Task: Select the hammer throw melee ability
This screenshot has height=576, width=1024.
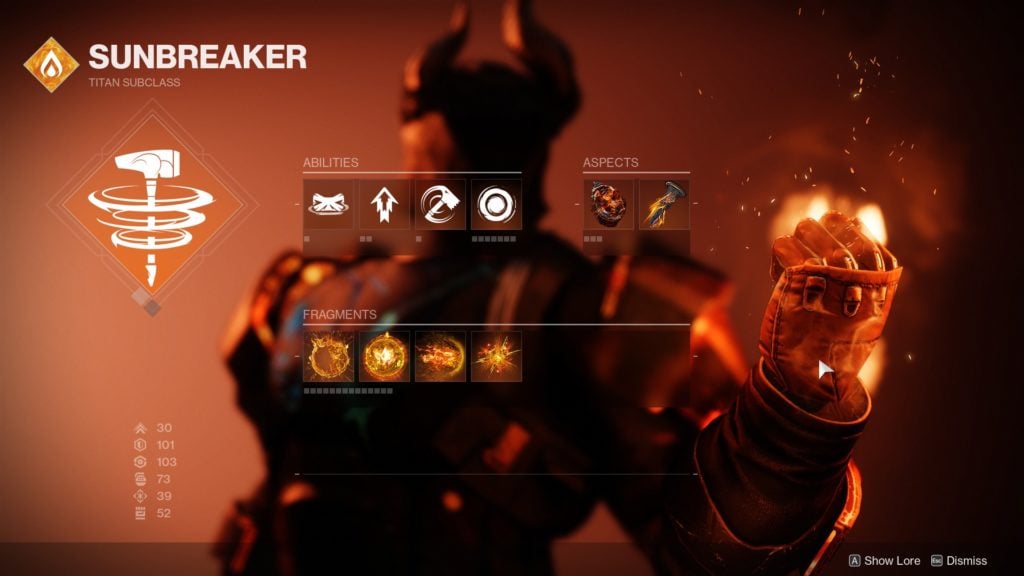Action: pyautogui.click(x=441, y=205)
